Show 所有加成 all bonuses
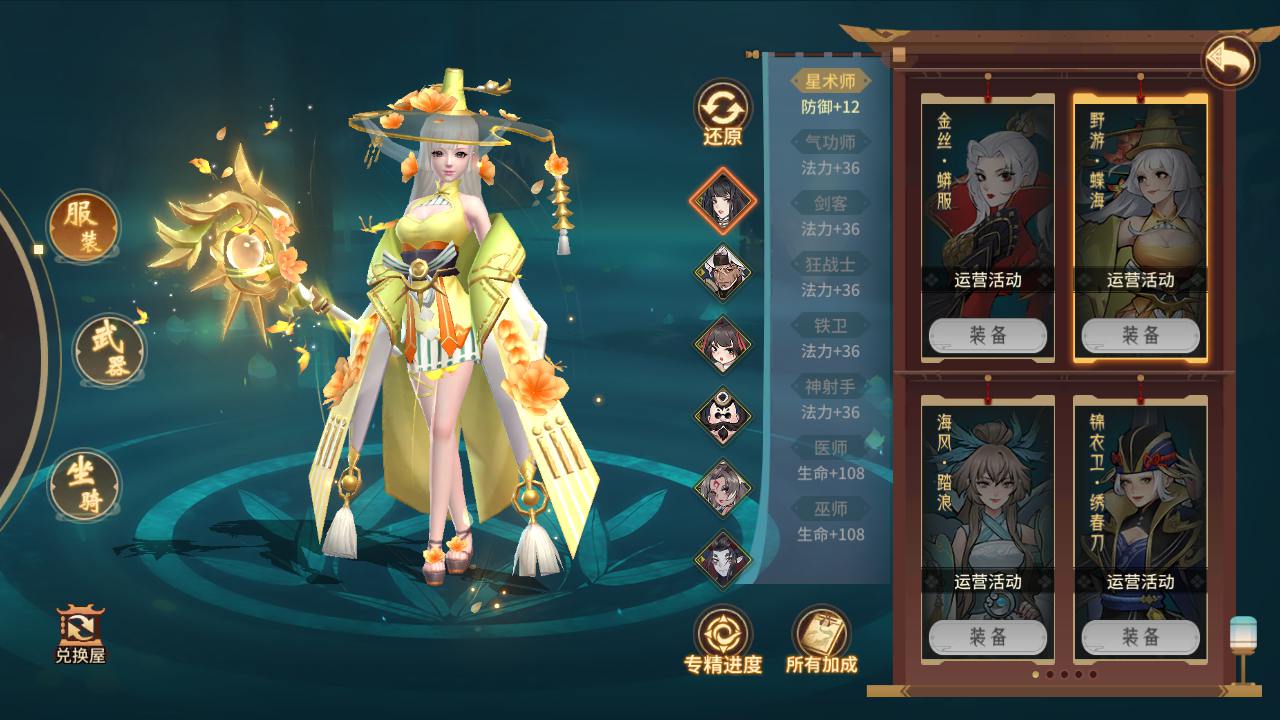The width and height of the screenshot is (1280, 720). 821,640
